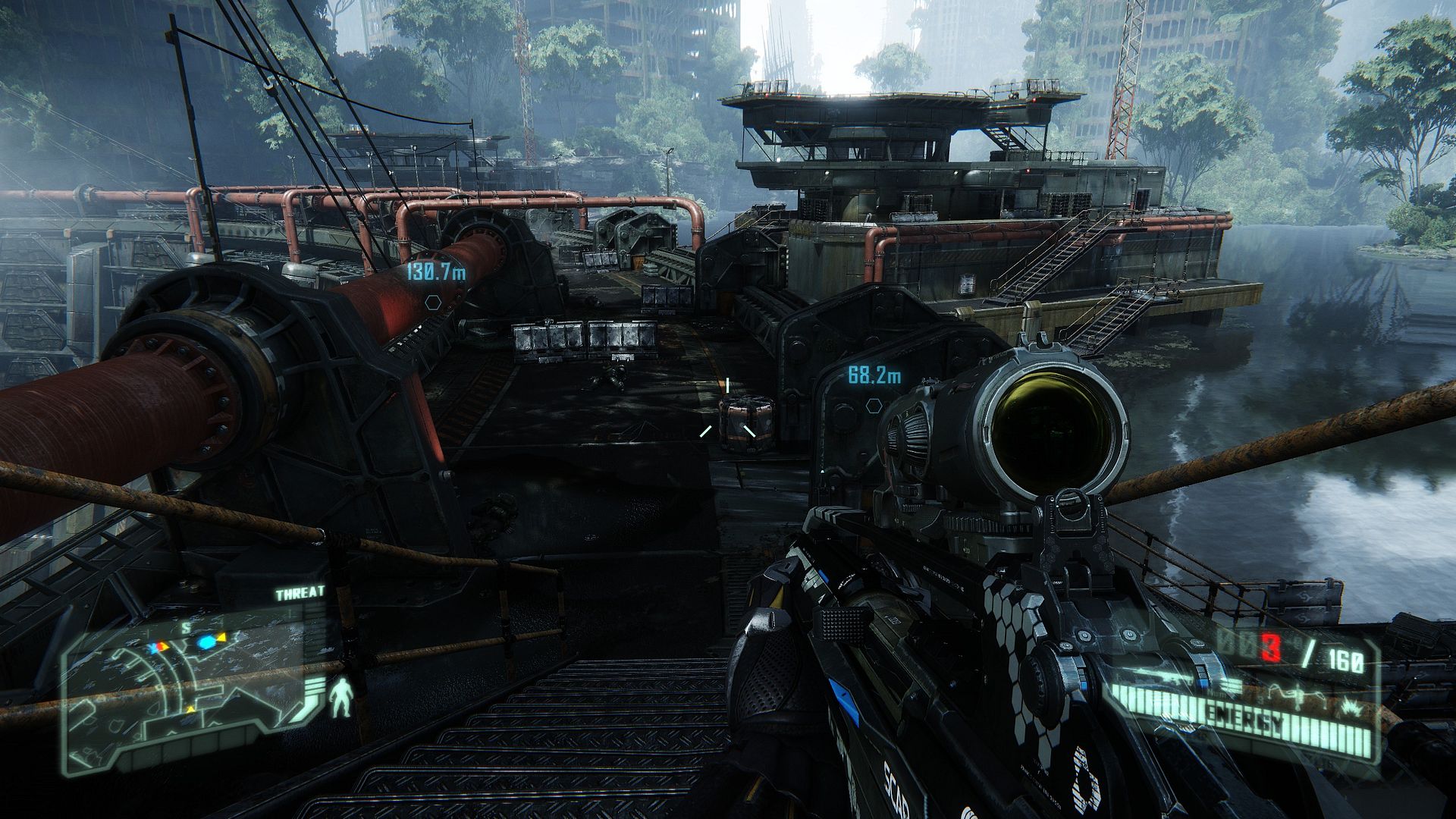Select the 130.7m objective hexagon marker
1456x819 pixels.
tap(433, 302)
